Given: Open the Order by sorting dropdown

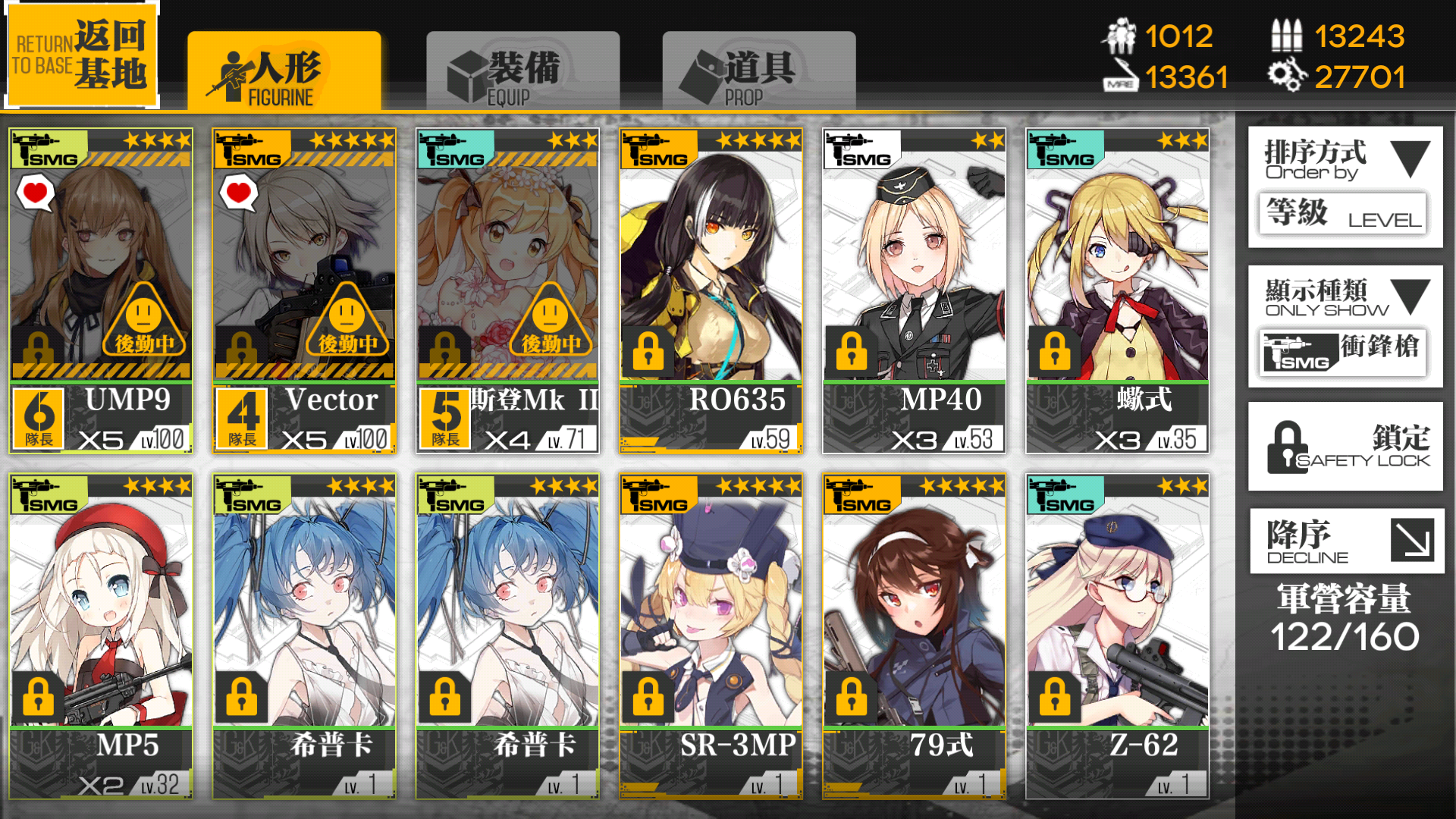Looking at the screenshot, I should click(x=1345, y=187).
